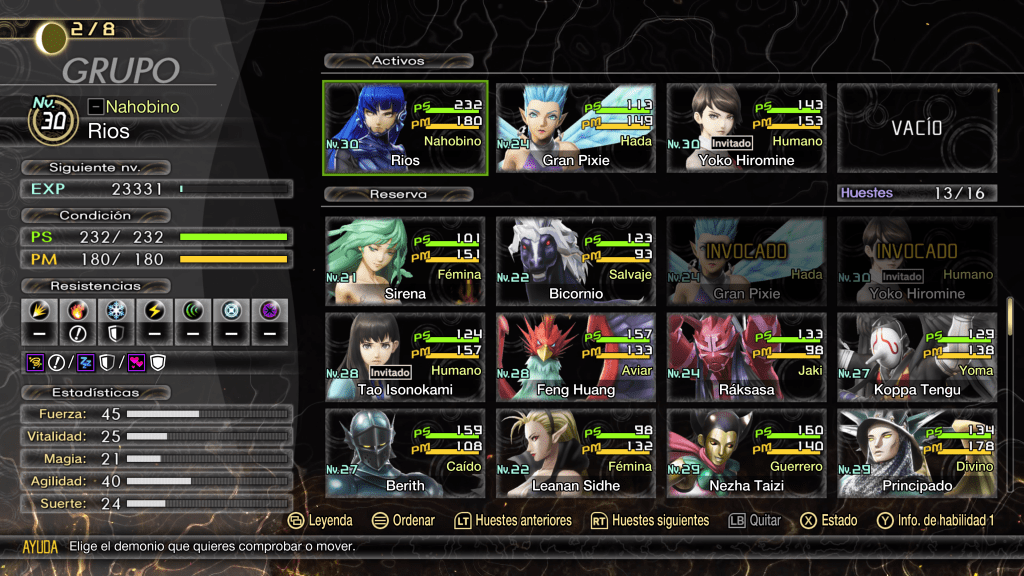Choose Leanan Sidhe from reserve
Viewport: 1024px width, 576px height.
tap(576, 452)
